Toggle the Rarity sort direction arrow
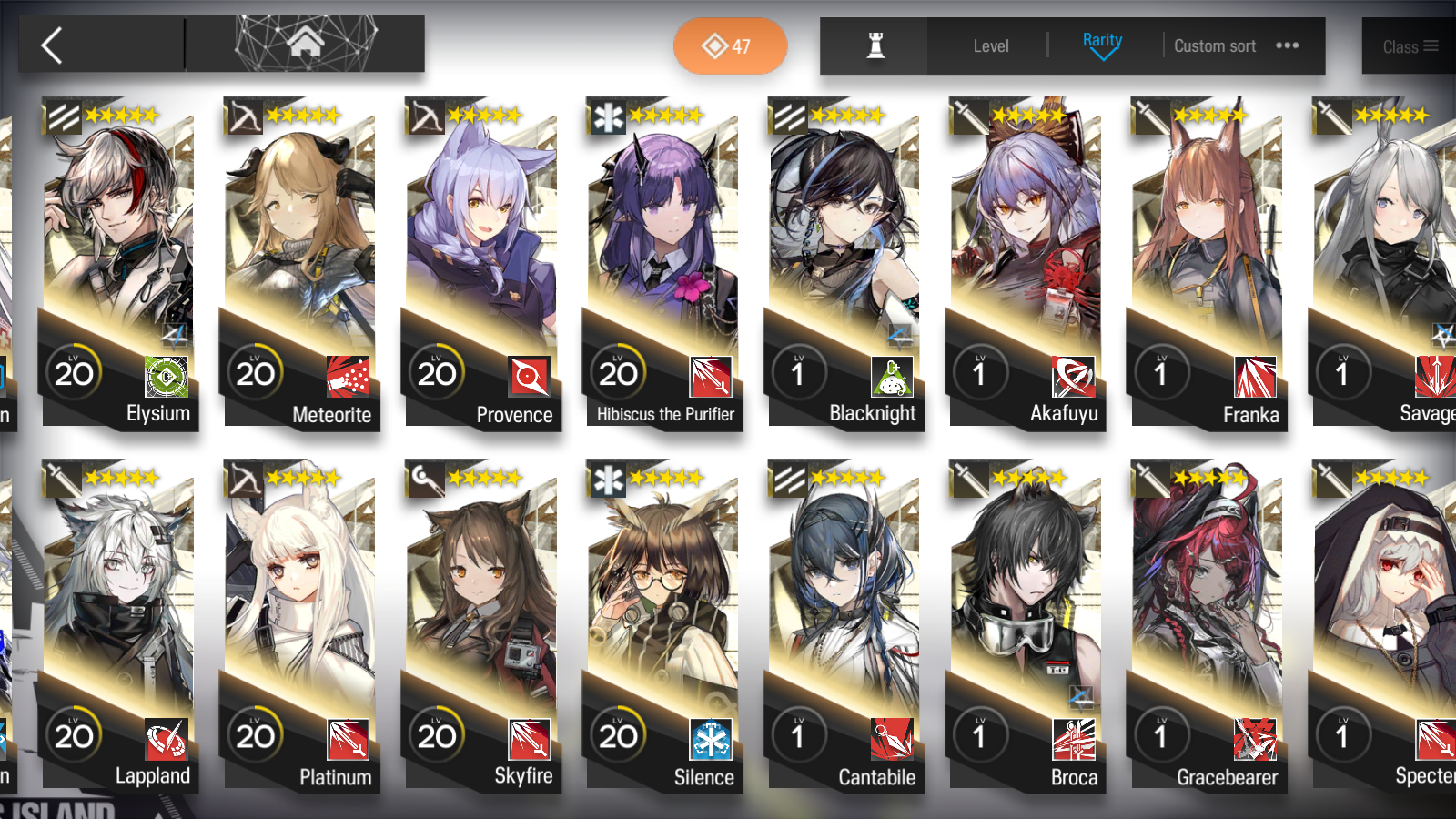Screen dimensions: 1456x819 coord(1102,56)
